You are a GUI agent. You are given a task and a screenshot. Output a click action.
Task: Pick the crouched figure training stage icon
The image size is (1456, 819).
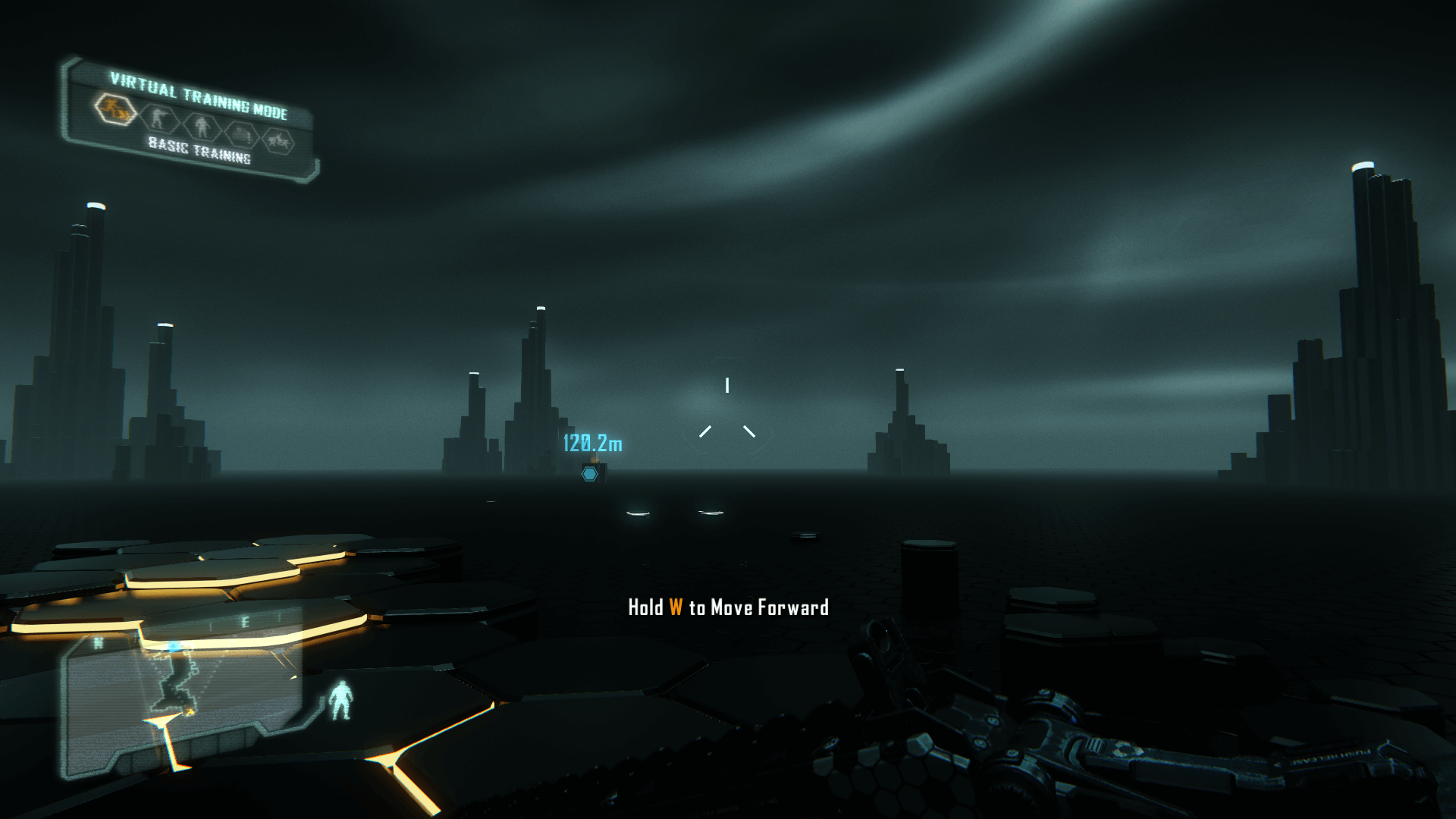pyautogui.click(x=242, y=134)
